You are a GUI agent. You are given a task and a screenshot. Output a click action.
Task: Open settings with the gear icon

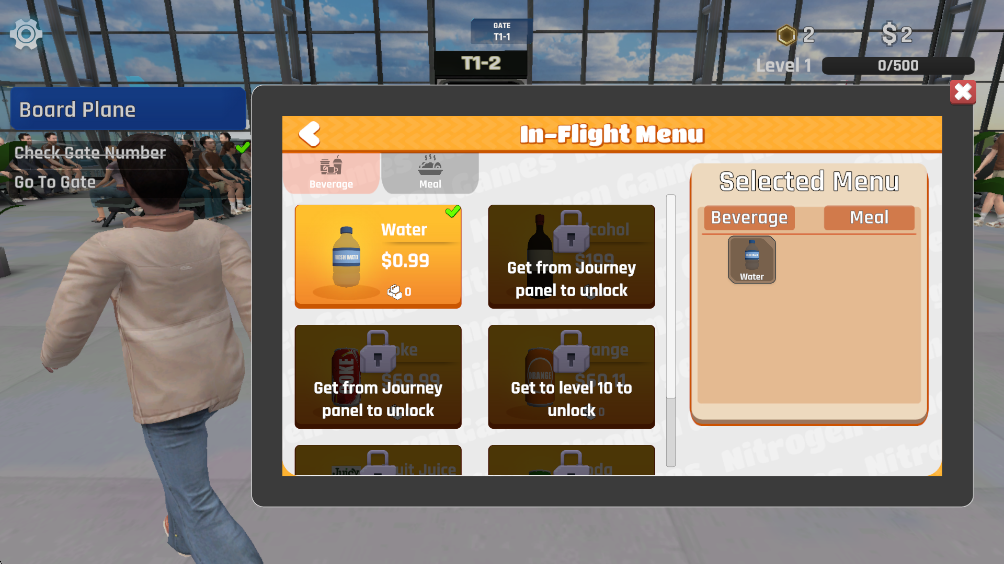25,35
